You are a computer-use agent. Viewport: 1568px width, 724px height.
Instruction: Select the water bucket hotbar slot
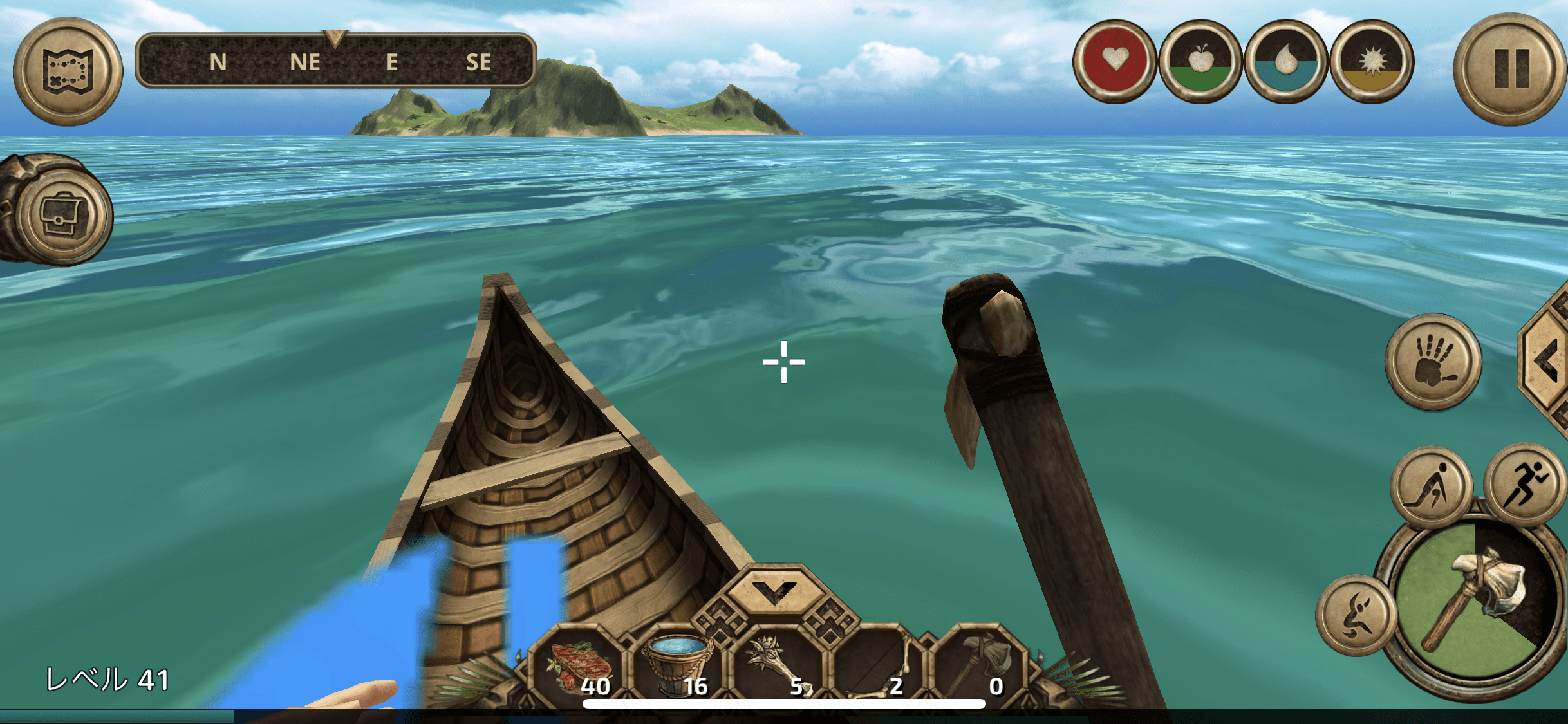(678, 666)
